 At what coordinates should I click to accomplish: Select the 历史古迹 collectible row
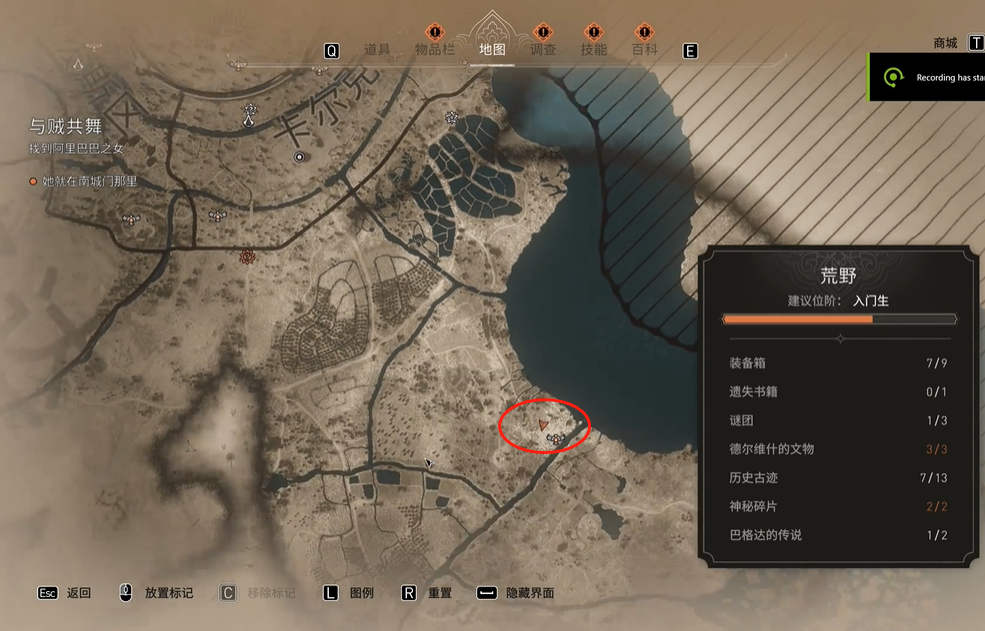tap(838, 478)
